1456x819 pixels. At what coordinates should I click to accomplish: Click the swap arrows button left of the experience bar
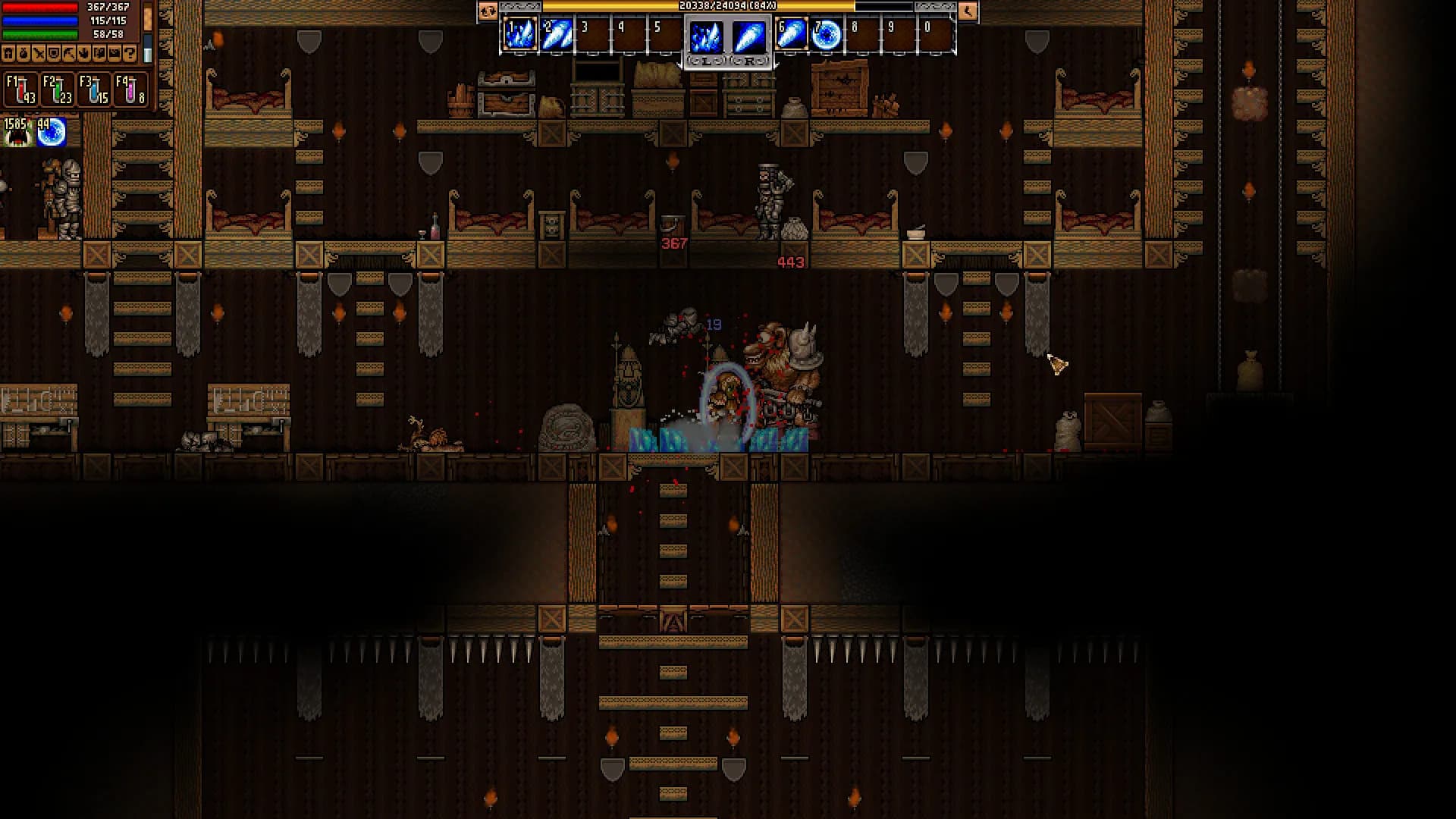488,11
